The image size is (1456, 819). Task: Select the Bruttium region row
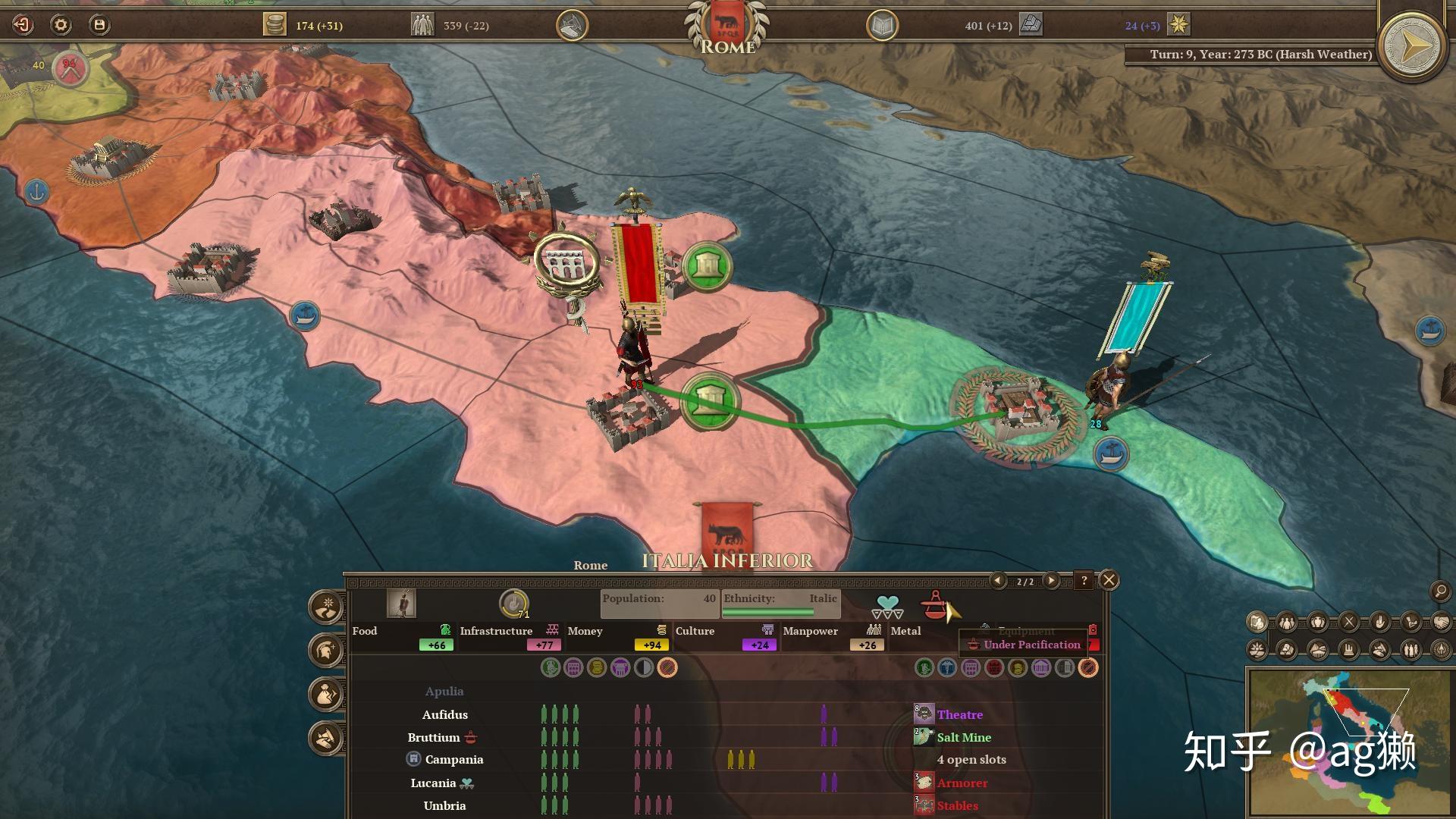(x=434, y=737)
